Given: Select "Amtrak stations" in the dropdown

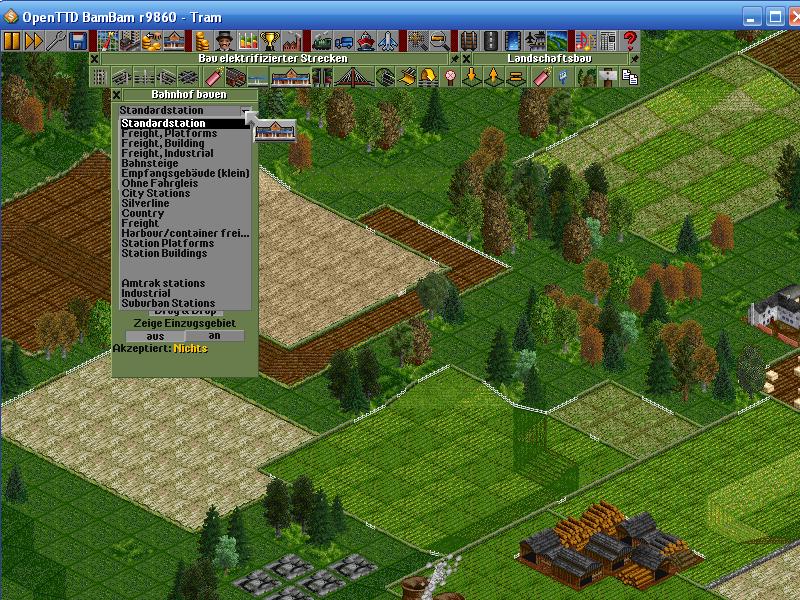Looking at the screenshot, I should click(x=163, y=283).
